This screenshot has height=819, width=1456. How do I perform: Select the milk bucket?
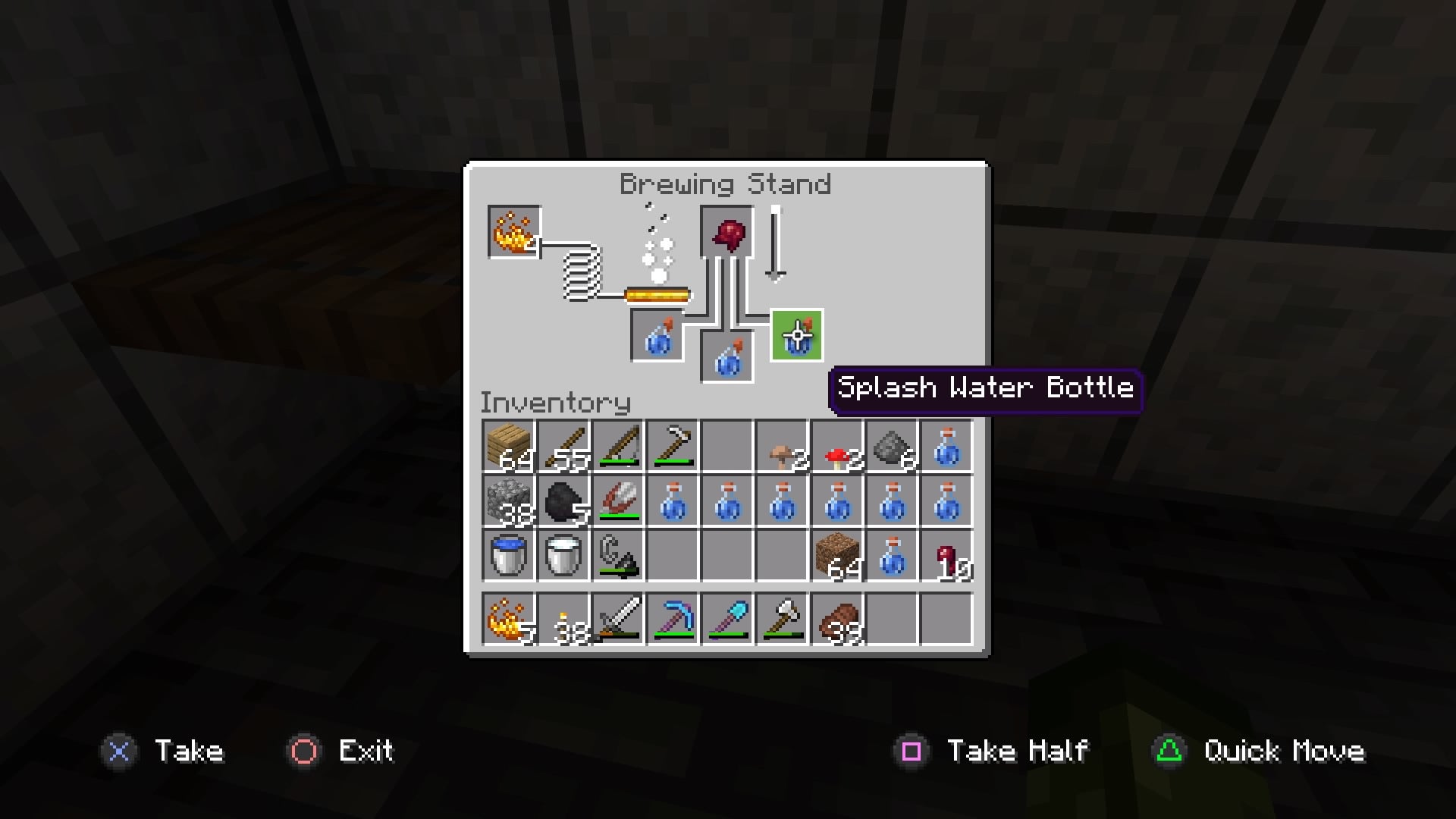click(561, 556)
